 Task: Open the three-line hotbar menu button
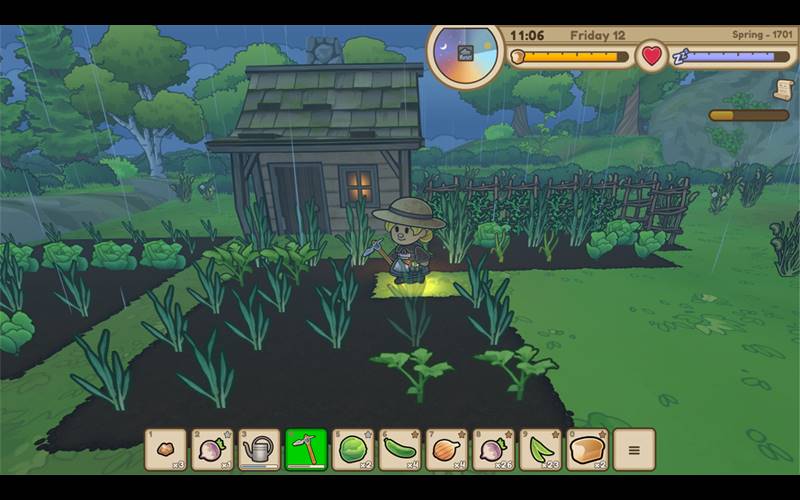(634, 449)
